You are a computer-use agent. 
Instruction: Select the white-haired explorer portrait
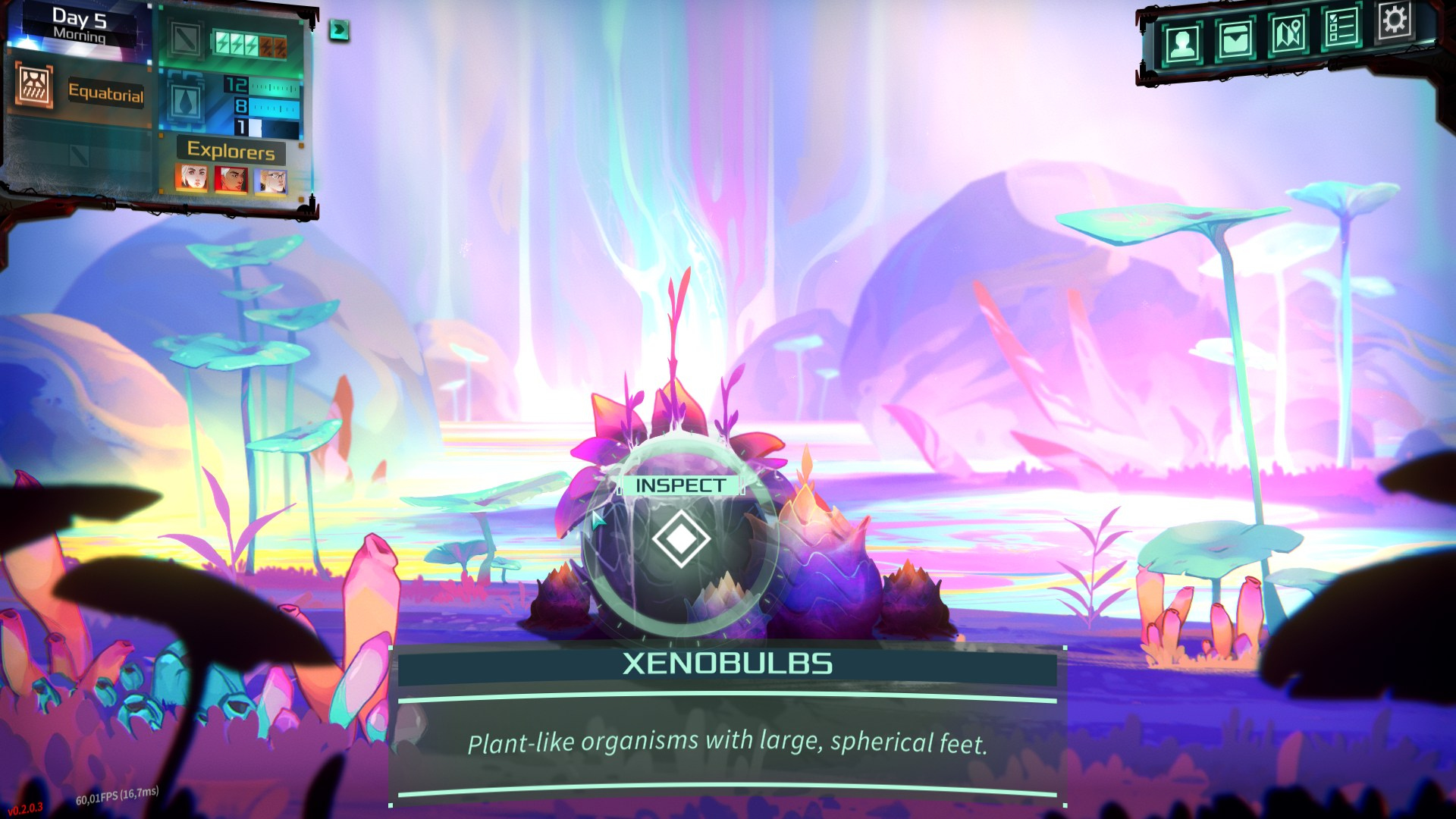point(193,179)
